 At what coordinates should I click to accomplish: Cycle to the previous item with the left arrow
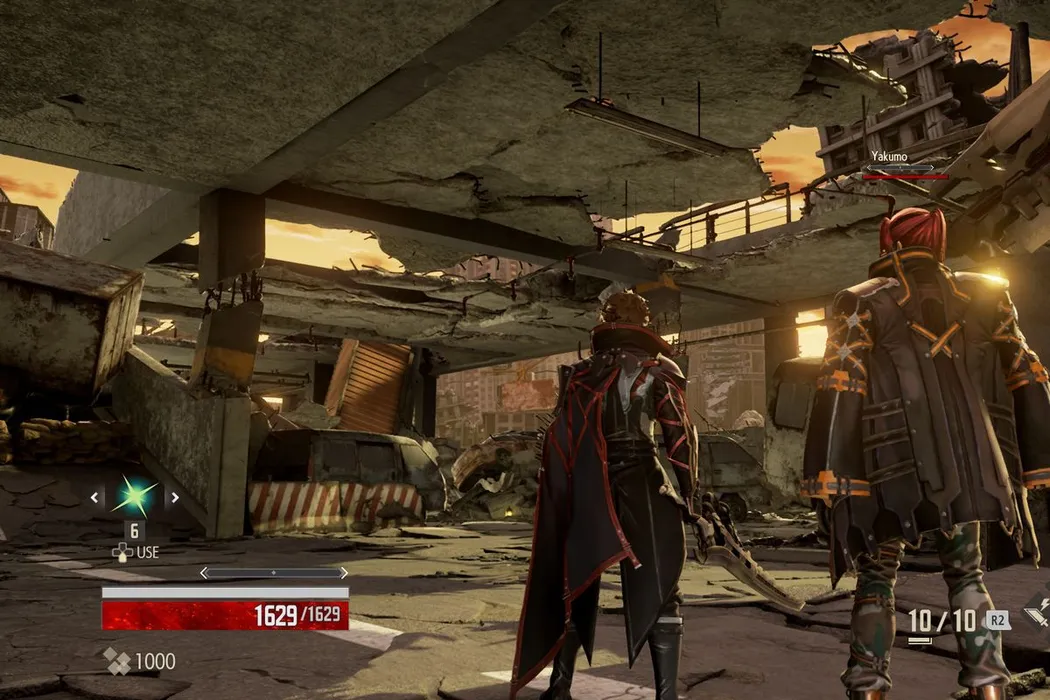(x=95, y=496)
